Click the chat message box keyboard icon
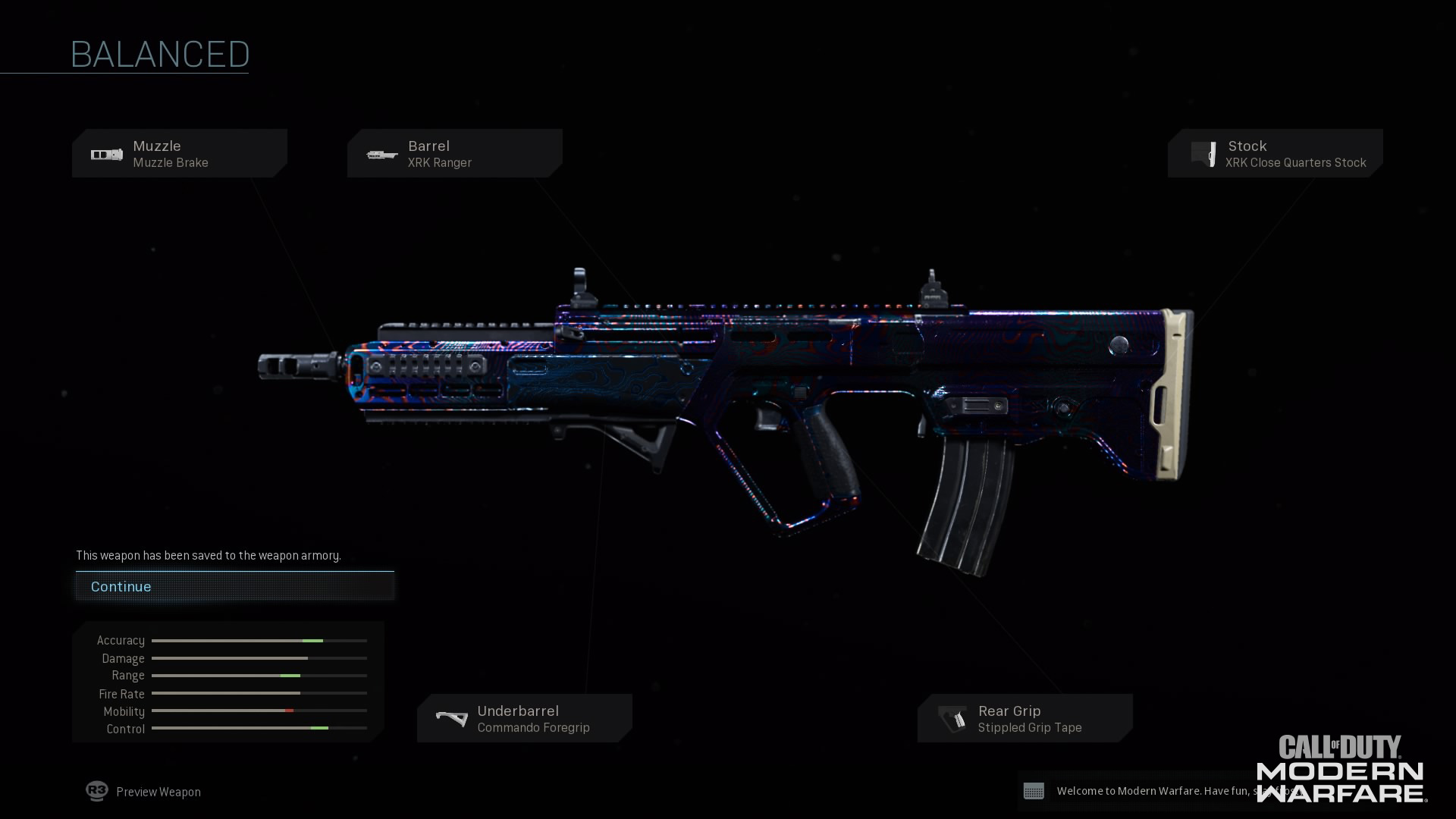The height and width of the screenshot is (819, 1456). click(1034, 791)
